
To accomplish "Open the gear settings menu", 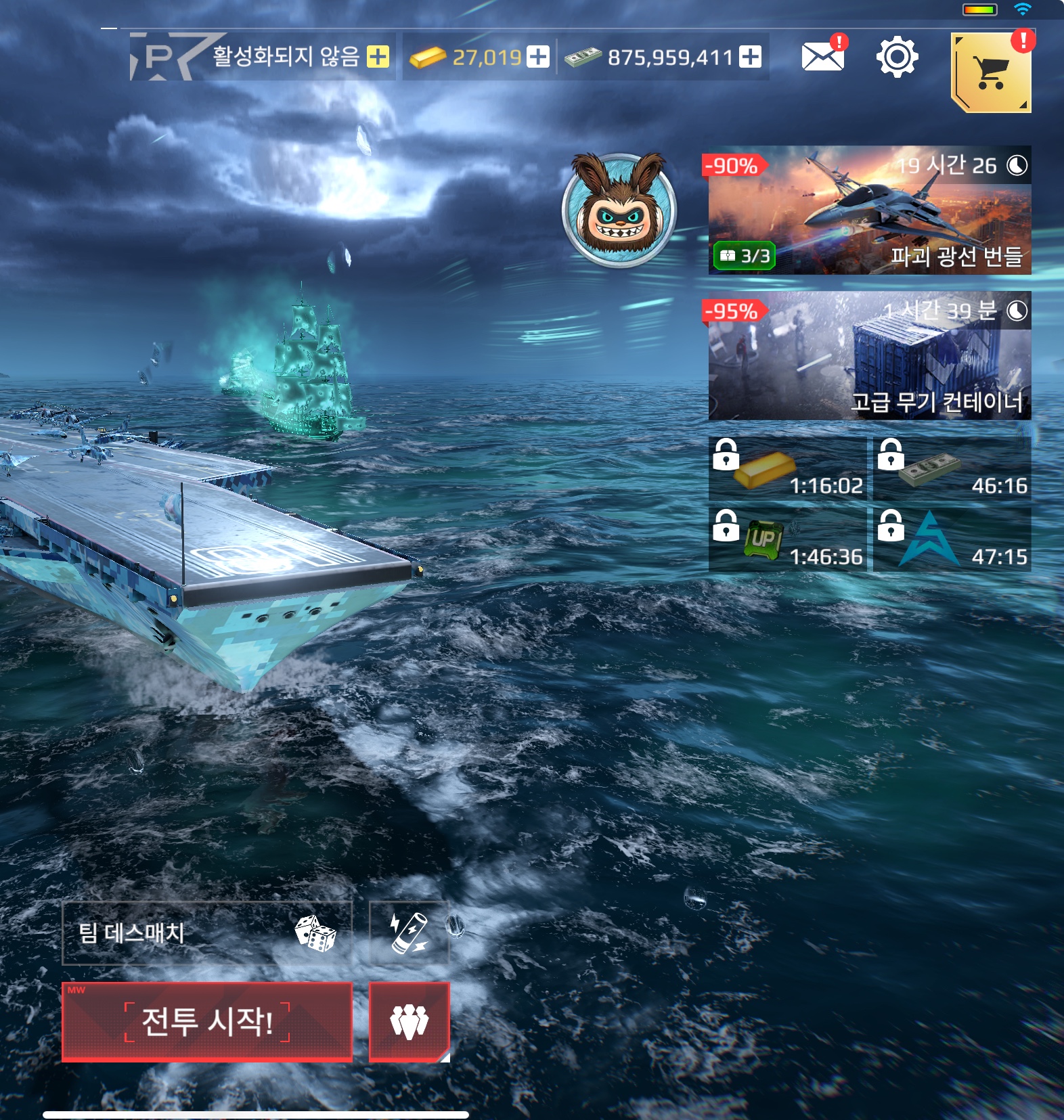I will coord(897,58).
